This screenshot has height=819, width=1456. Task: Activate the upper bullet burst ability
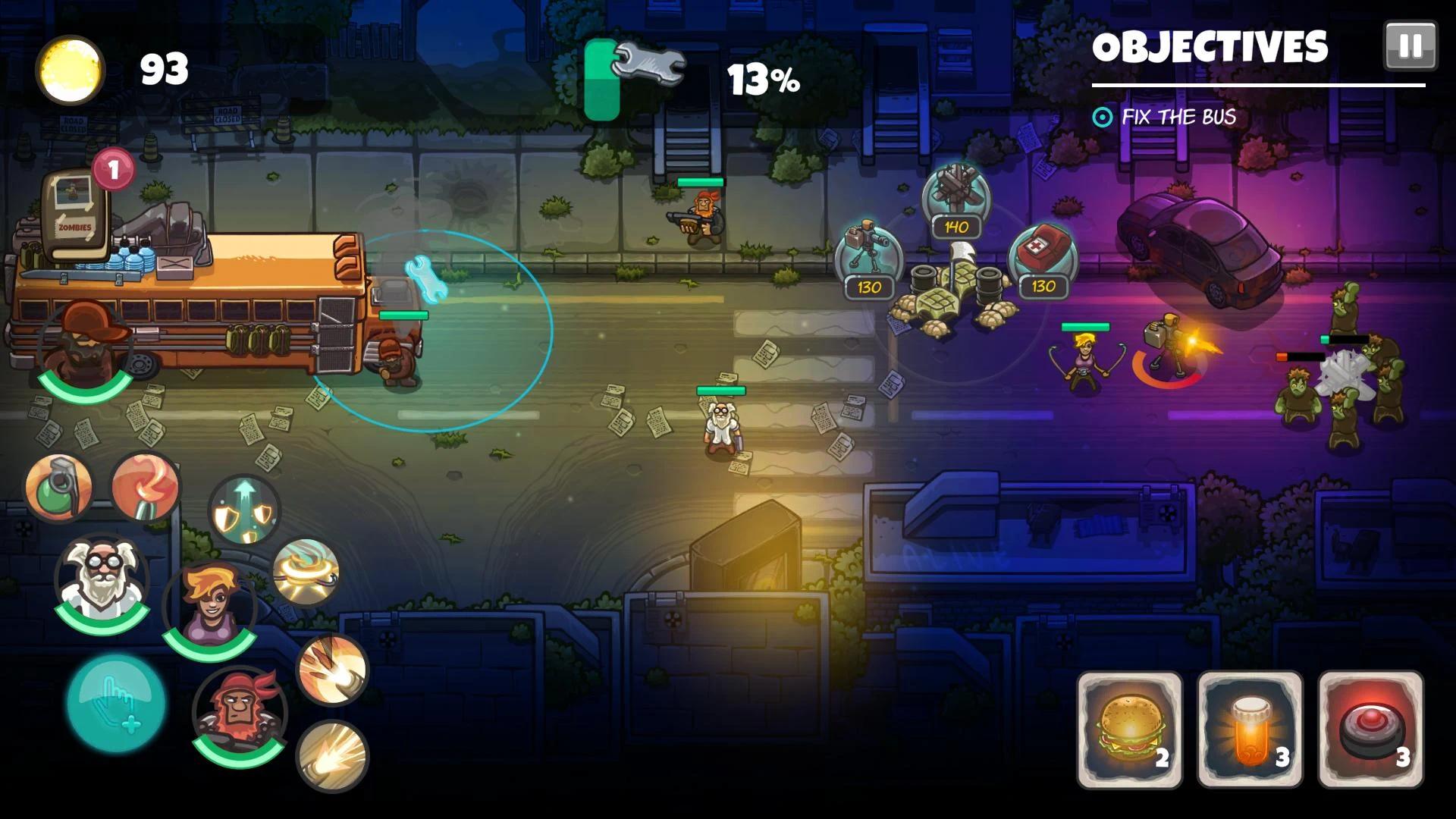pos(331,669)
